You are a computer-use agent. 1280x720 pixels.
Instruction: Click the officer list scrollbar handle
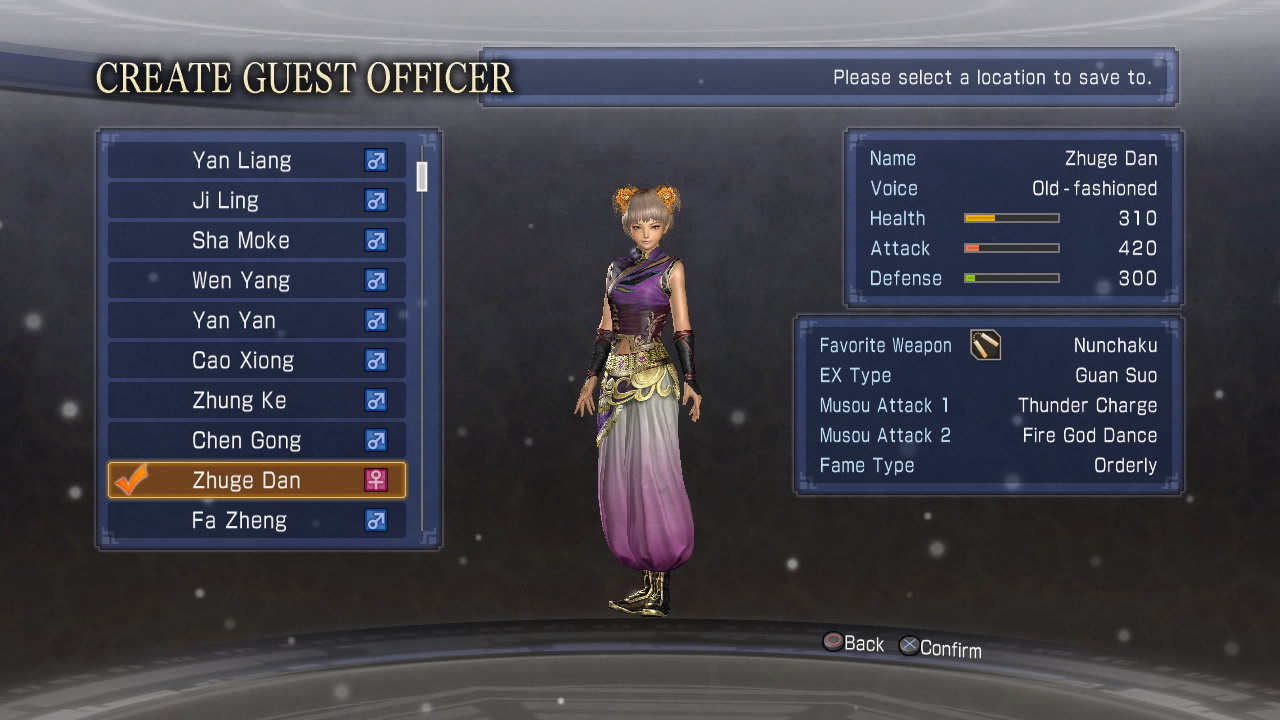pyautogui.click(x=422, y=176)
